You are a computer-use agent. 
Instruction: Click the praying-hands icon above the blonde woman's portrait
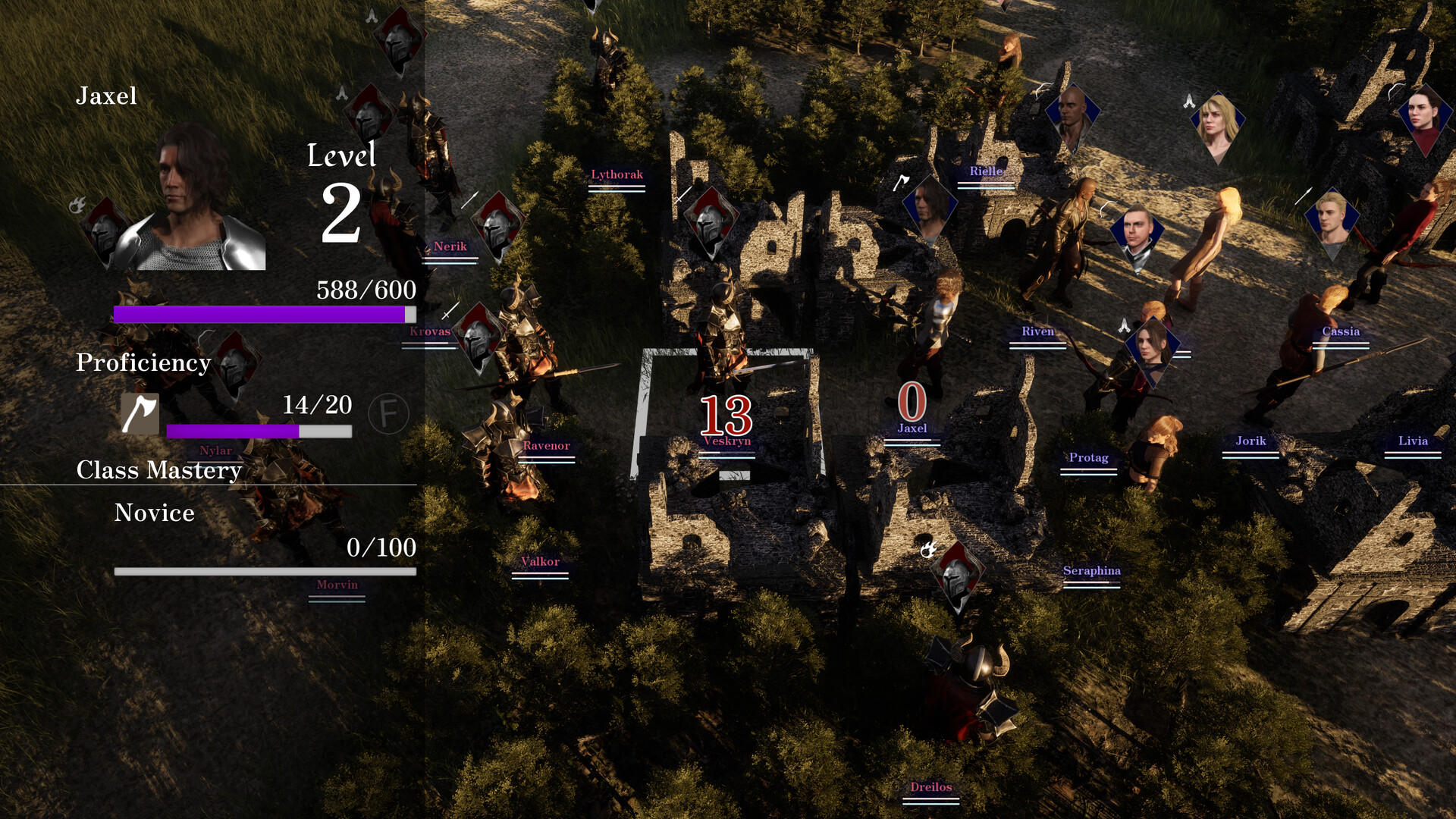click(x=1189, y=100)
